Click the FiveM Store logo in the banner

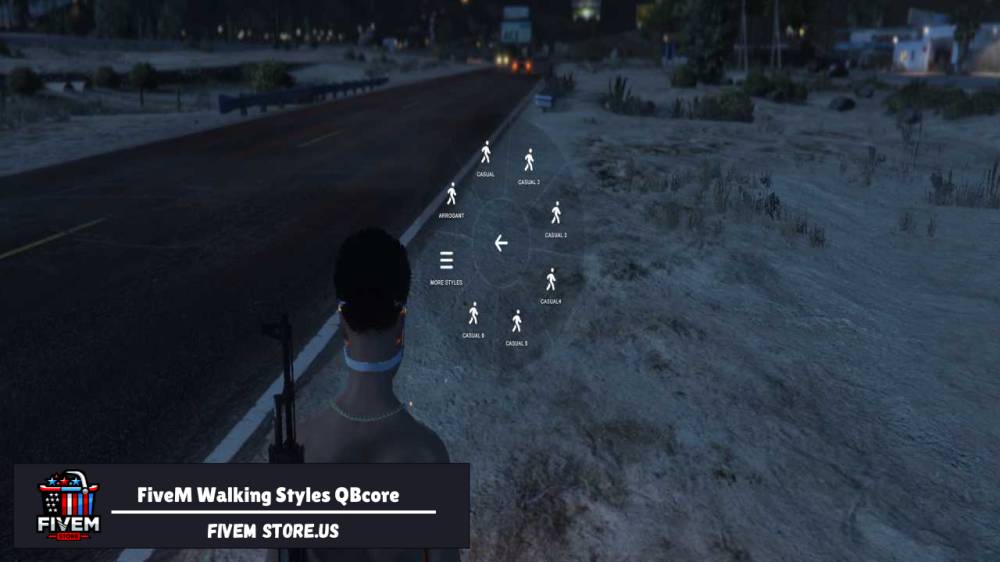coord(68,505)
